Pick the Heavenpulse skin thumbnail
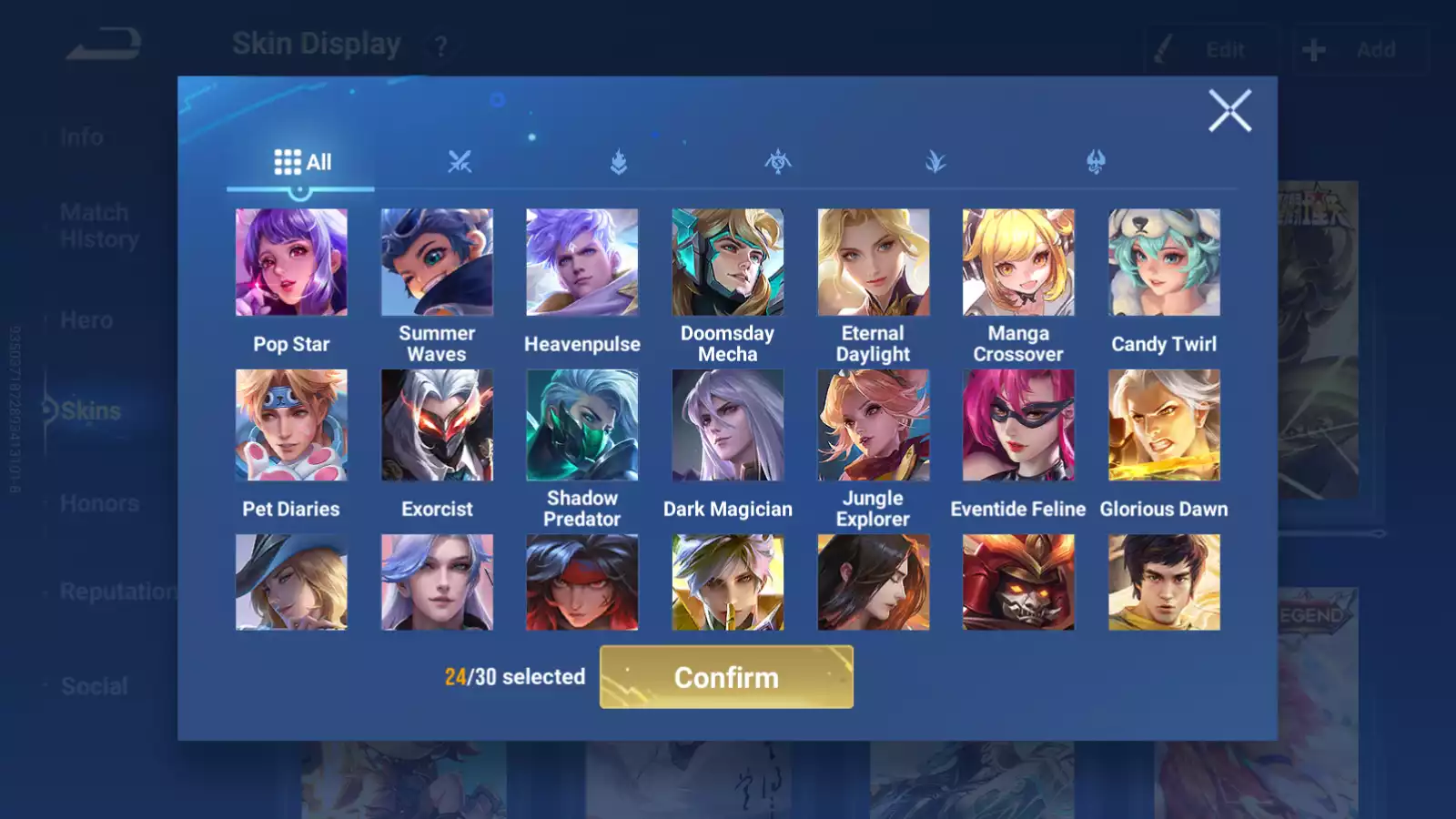Screen dimensions: 1456x819 tap(582, 262)
